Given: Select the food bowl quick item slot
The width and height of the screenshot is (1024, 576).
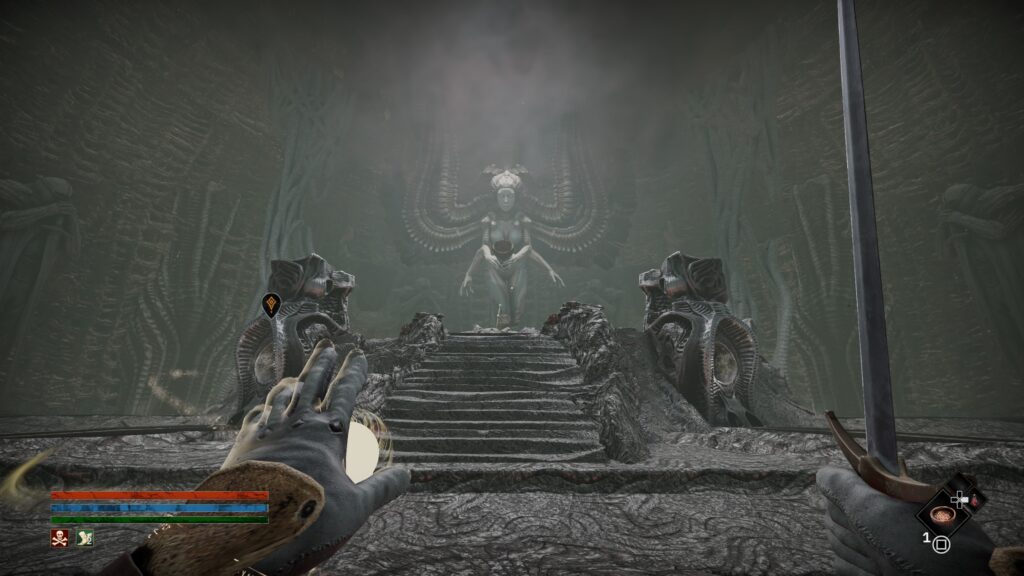Looking at the screenshot, I should [940, 515].
